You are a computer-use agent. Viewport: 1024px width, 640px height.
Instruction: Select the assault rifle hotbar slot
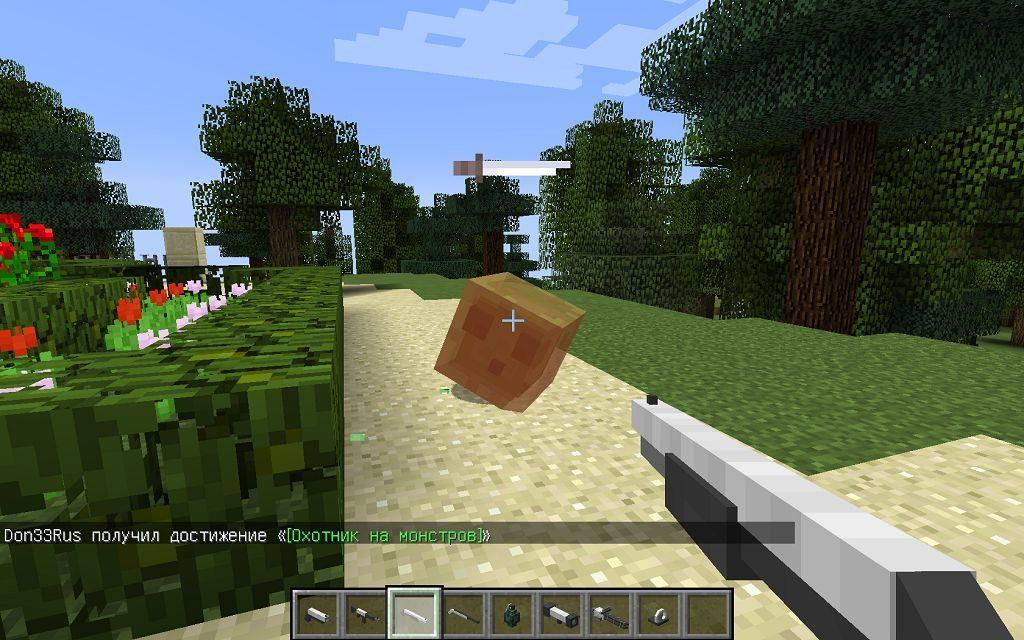(x=365, y=612)
